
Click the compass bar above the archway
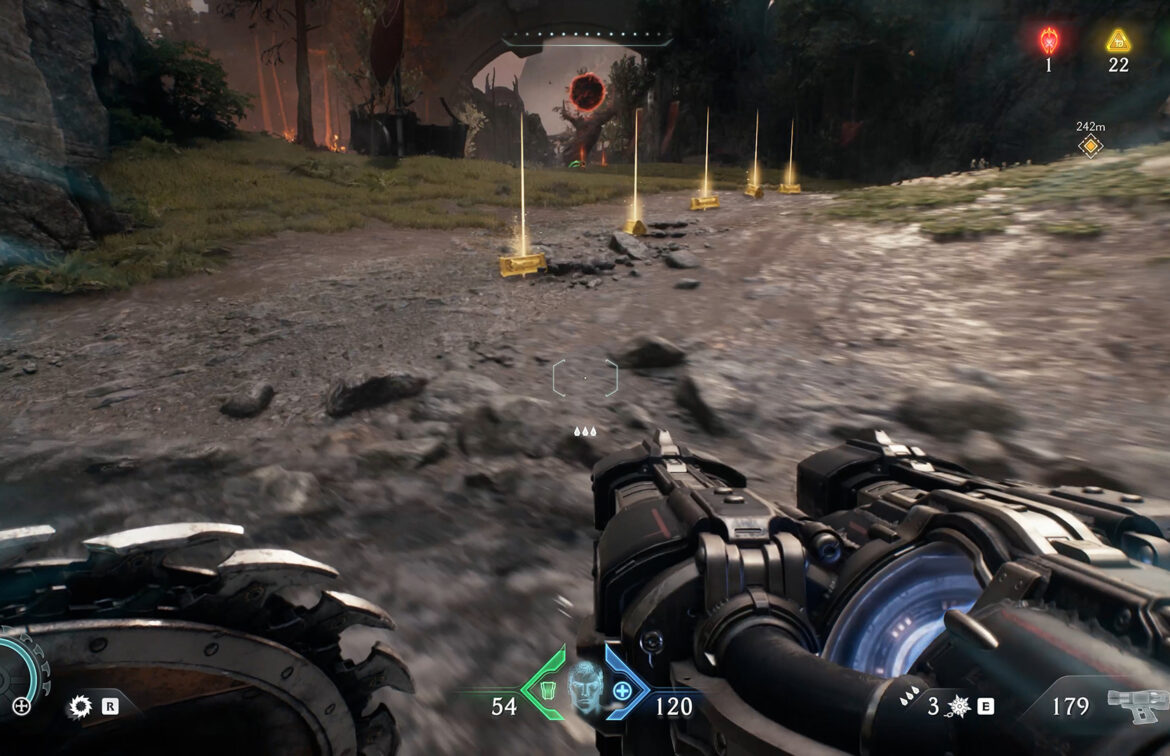tap(587, 41)
